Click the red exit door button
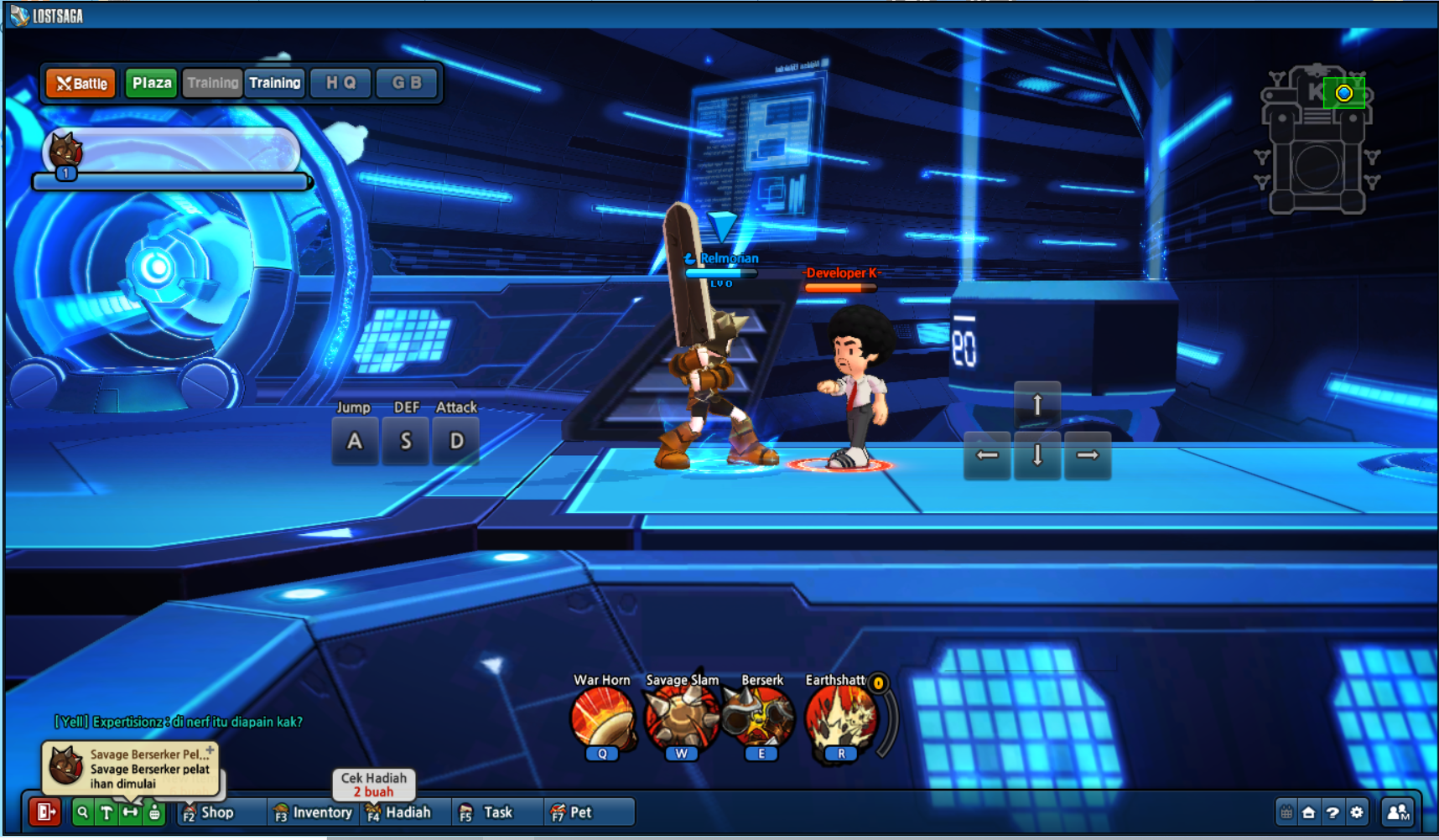This screenshot has height=840, width=1439. tap(45, 811)
